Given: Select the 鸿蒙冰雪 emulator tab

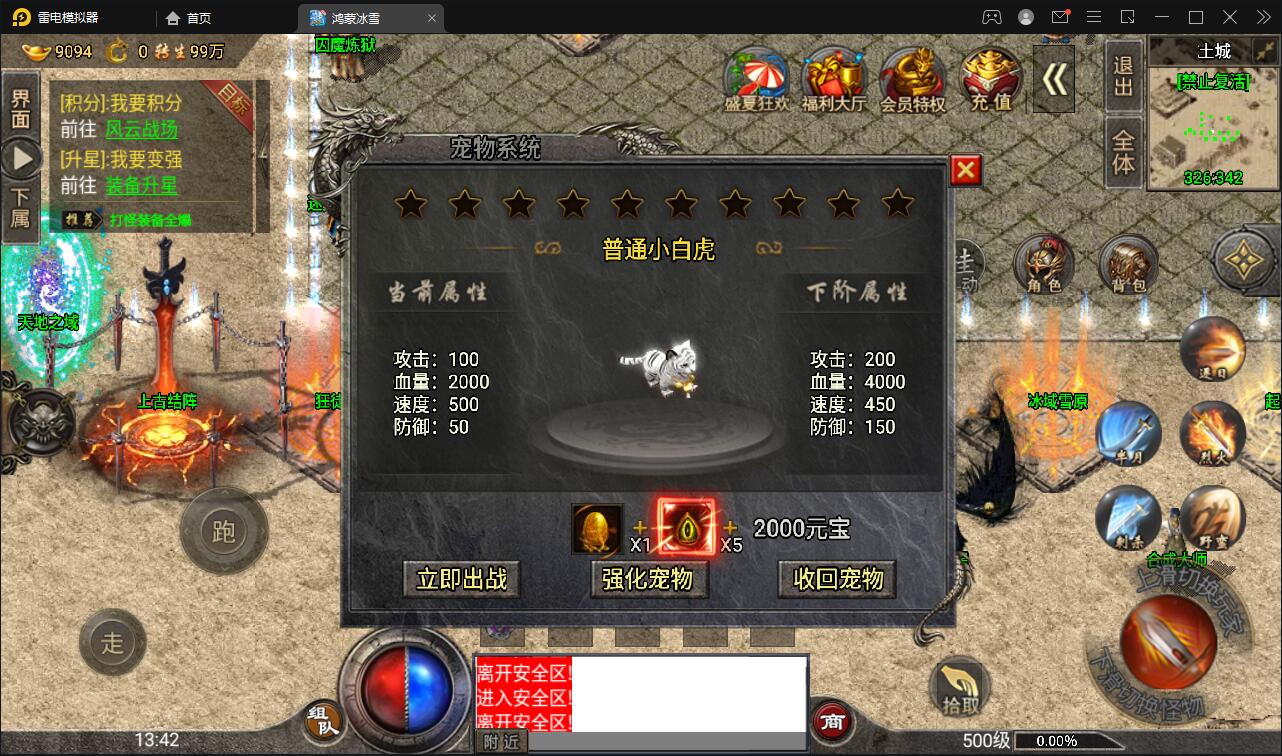Looking at the screenshot, I should coord(355,17).
